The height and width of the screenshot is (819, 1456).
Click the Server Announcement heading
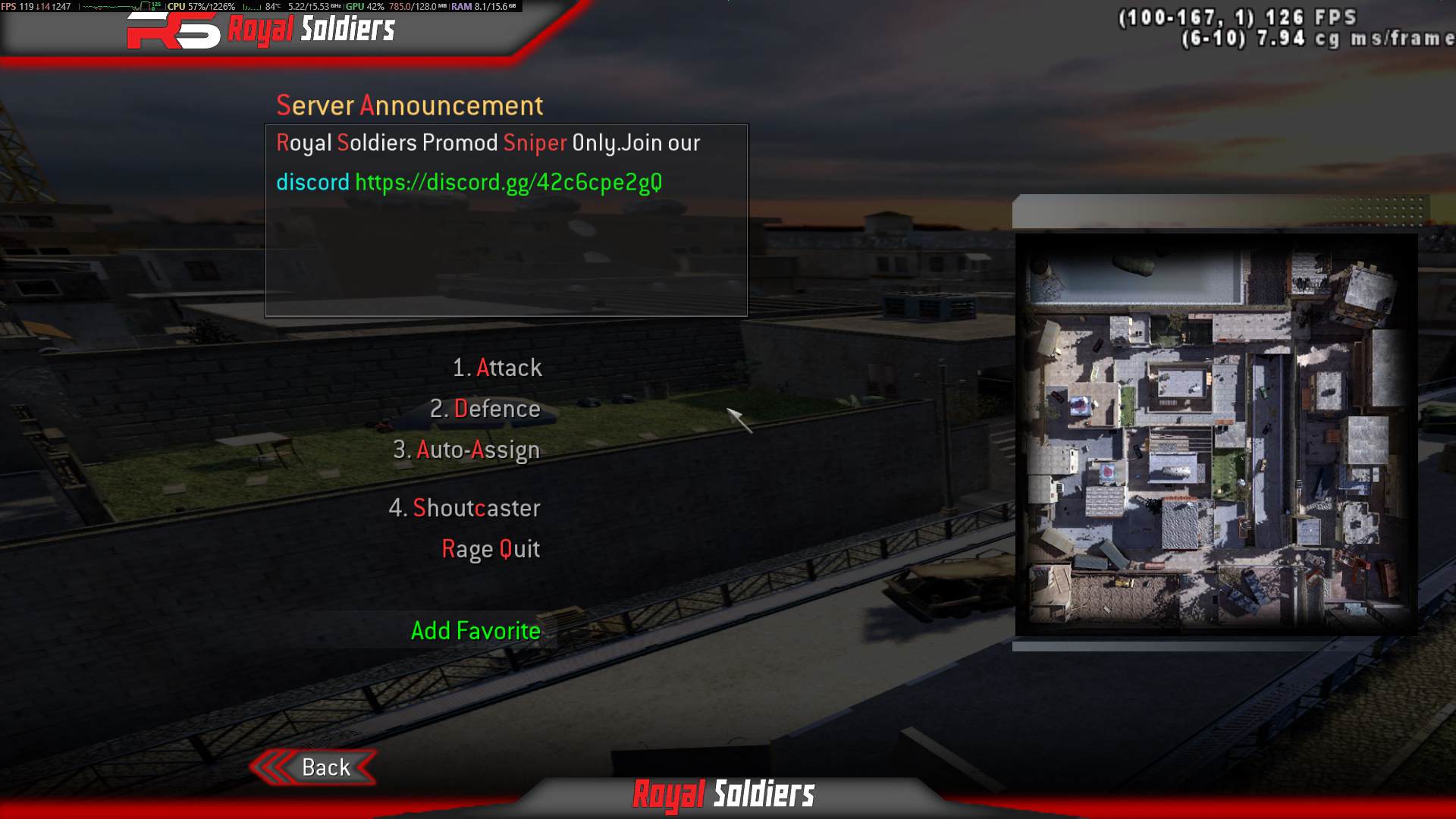pyautogui.click(x=410, y=105)
